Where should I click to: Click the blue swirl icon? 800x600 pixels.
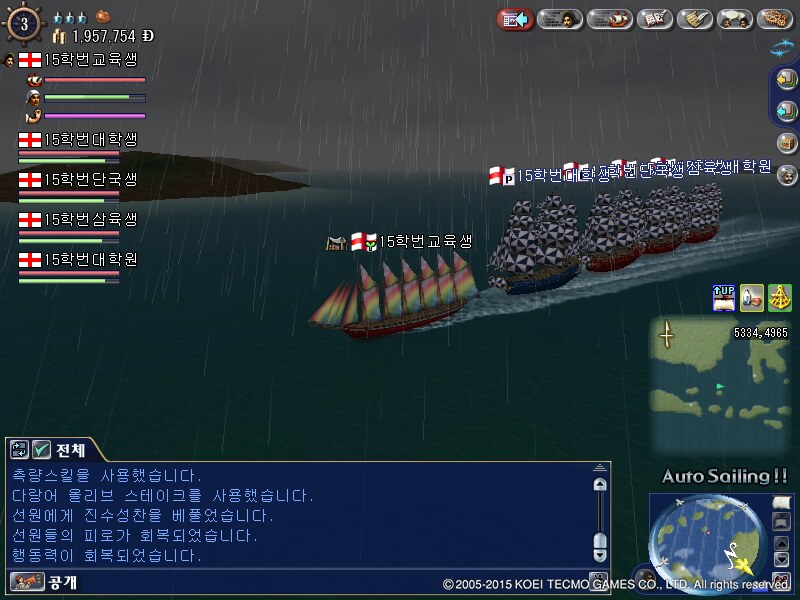(781, 46)
